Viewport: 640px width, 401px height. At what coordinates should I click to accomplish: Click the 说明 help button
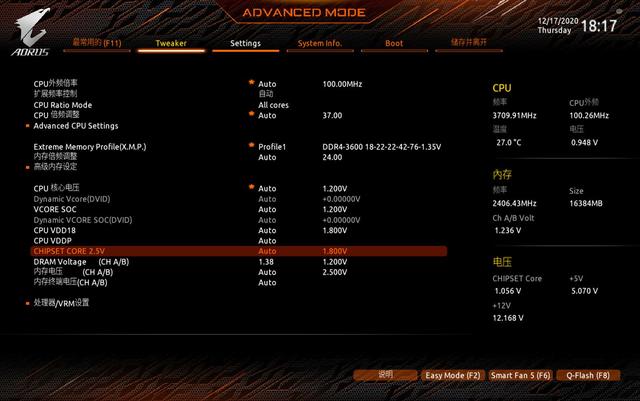pyautogui.click(x=385, y=375)
